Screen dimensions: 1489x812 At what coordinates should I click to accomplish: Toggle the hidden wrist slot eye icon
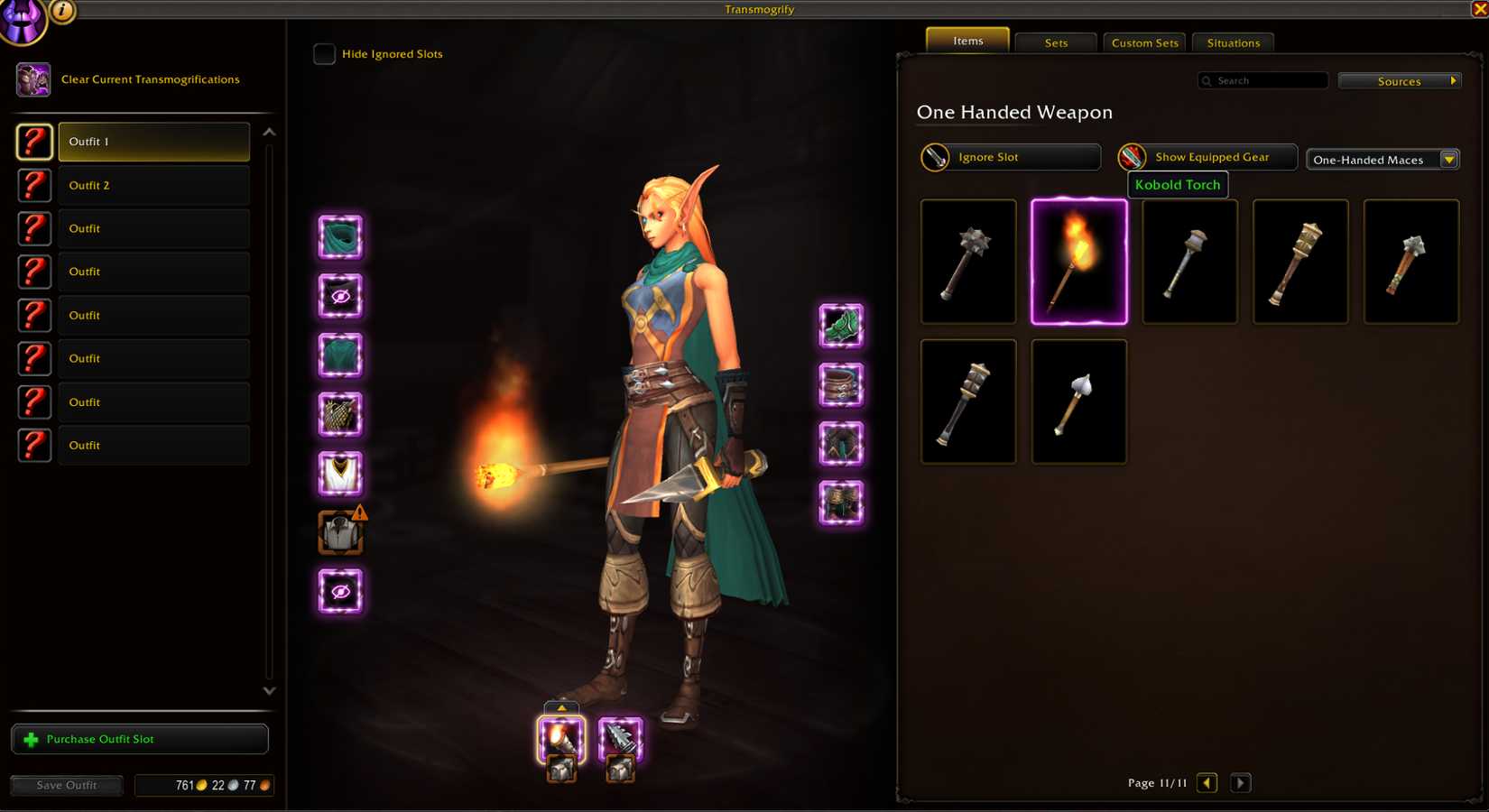click(338, 590)
